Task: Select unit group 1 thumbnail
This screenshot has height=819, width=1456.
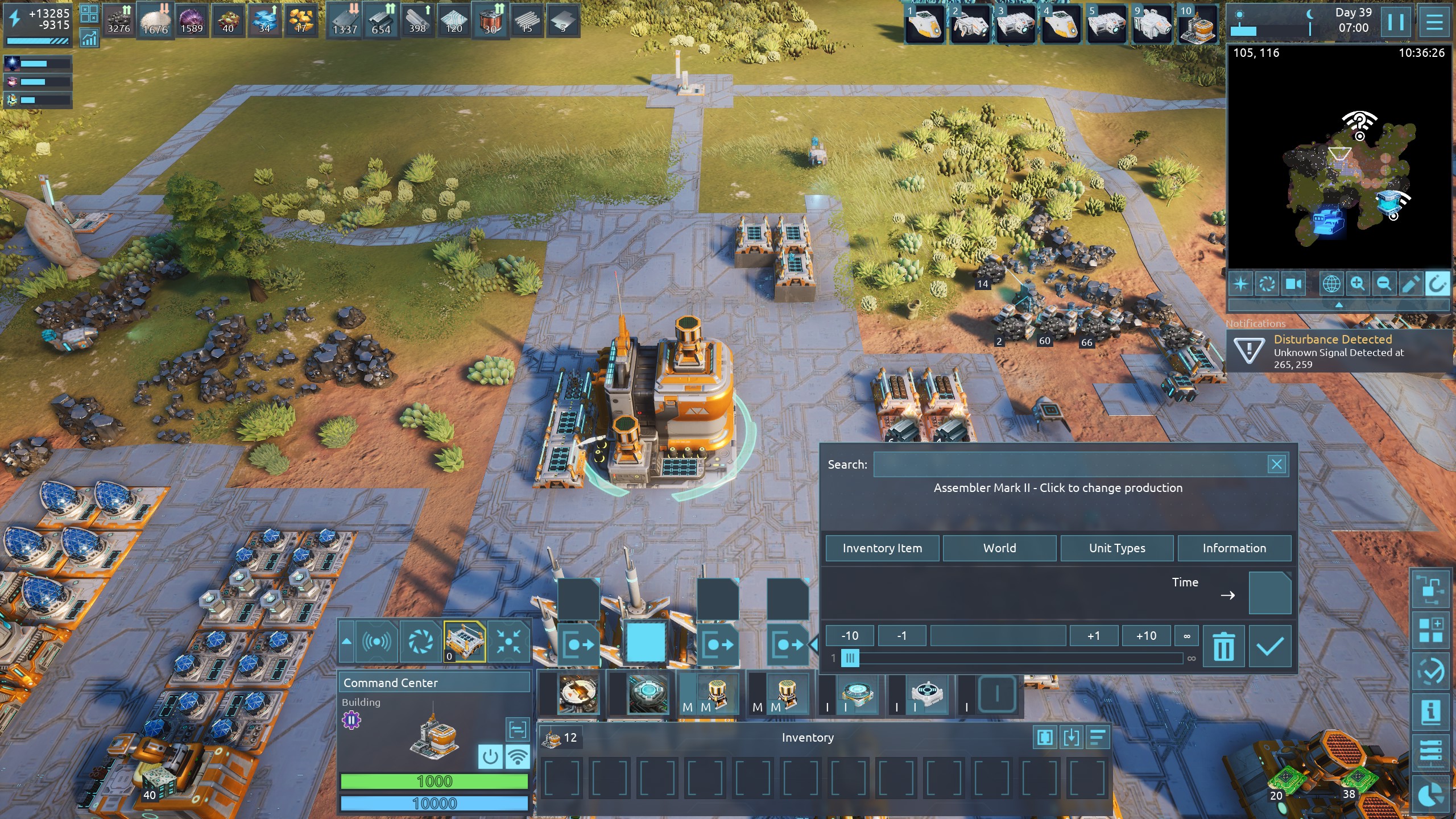Action: (x=925, y=24)
